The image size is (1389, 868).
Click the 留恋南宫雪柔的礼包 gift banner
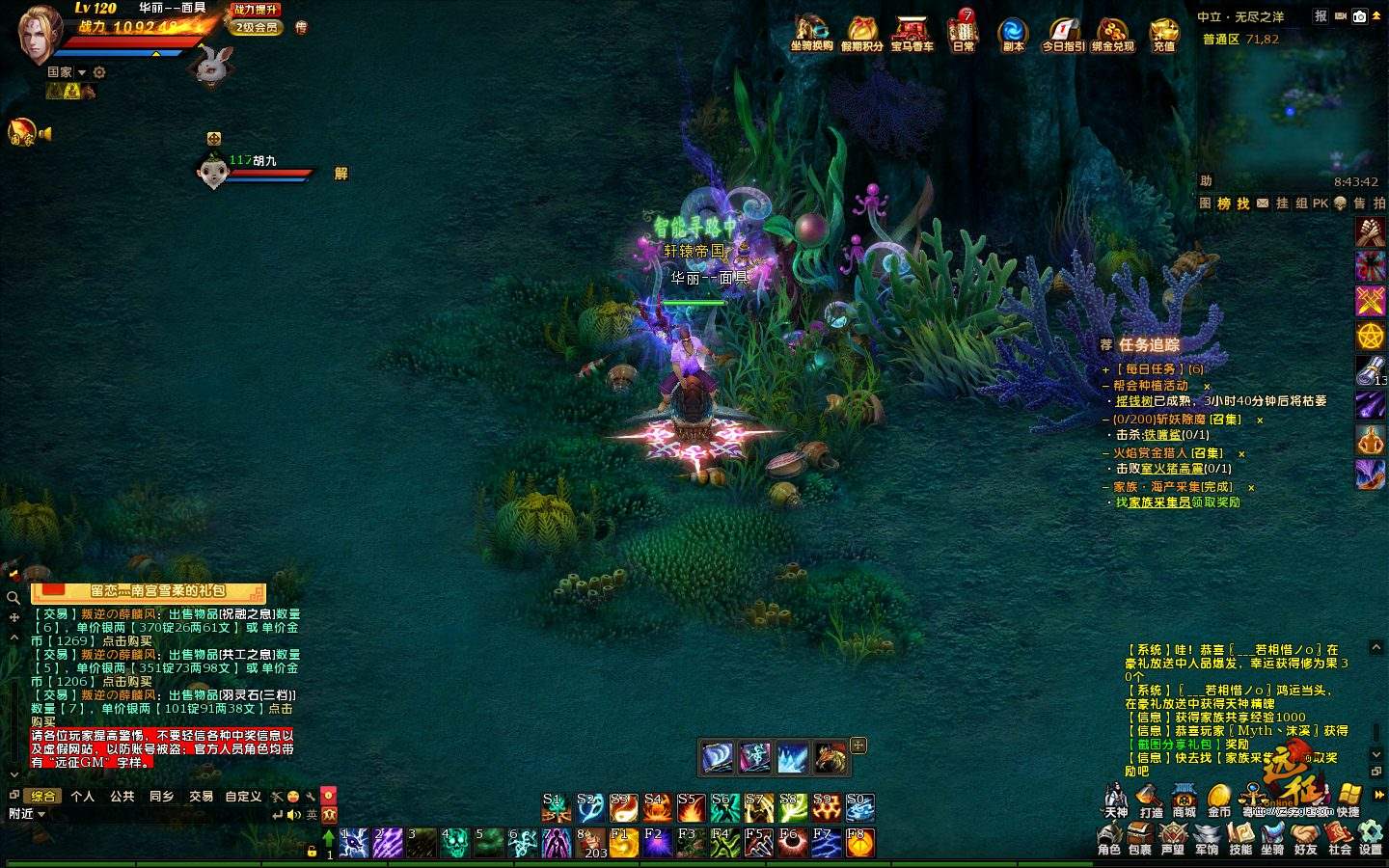149,591
